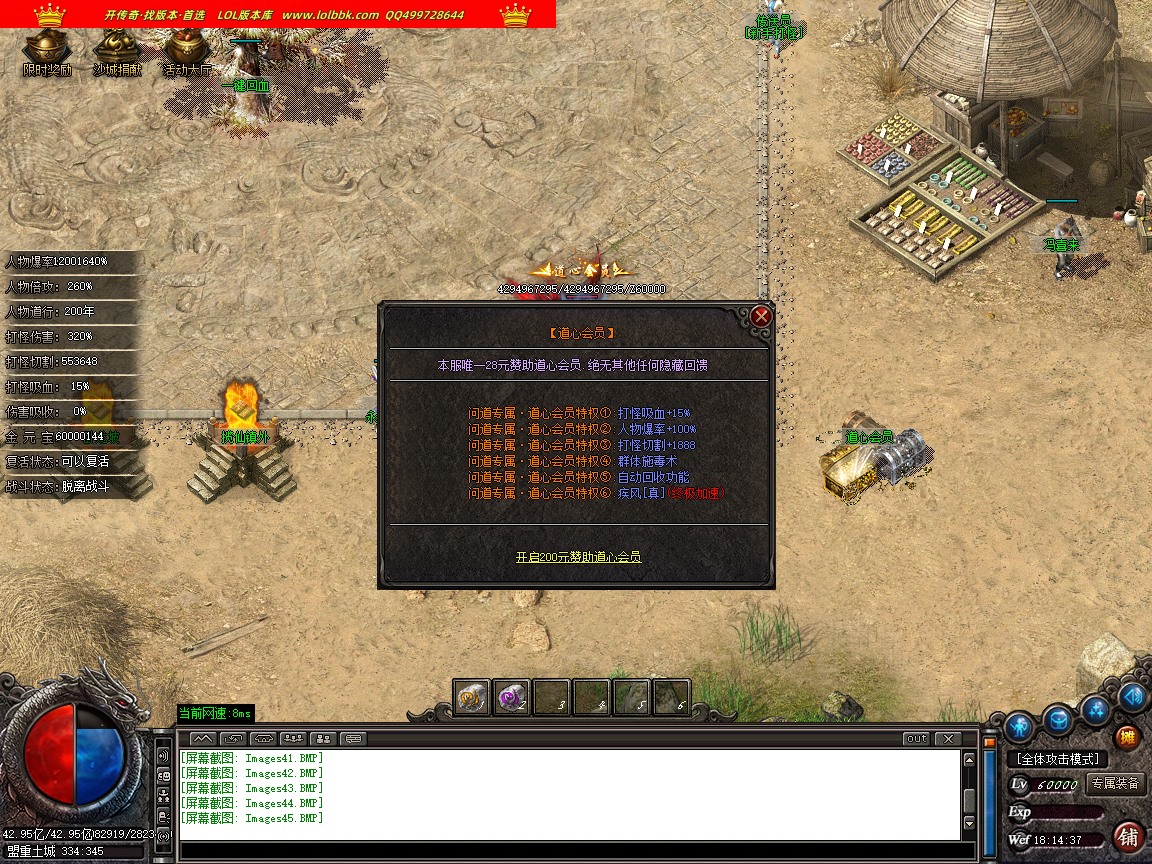Open the 限时奖励 timed rewards icon
Image resolution: width=1152 pixels, height=864 pixels.
click(47, 50)
